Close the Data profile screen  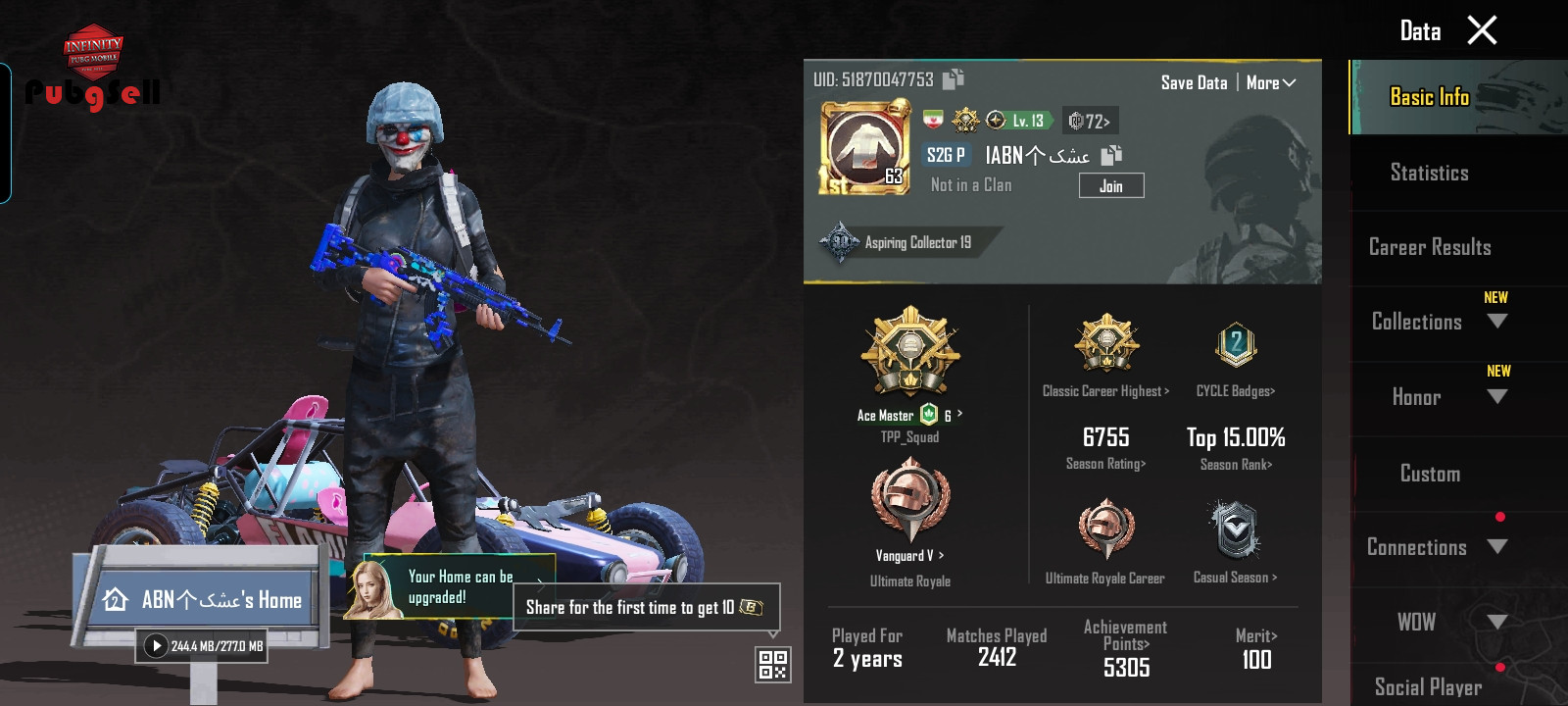pyautogui.click(x=1482, y=30)
